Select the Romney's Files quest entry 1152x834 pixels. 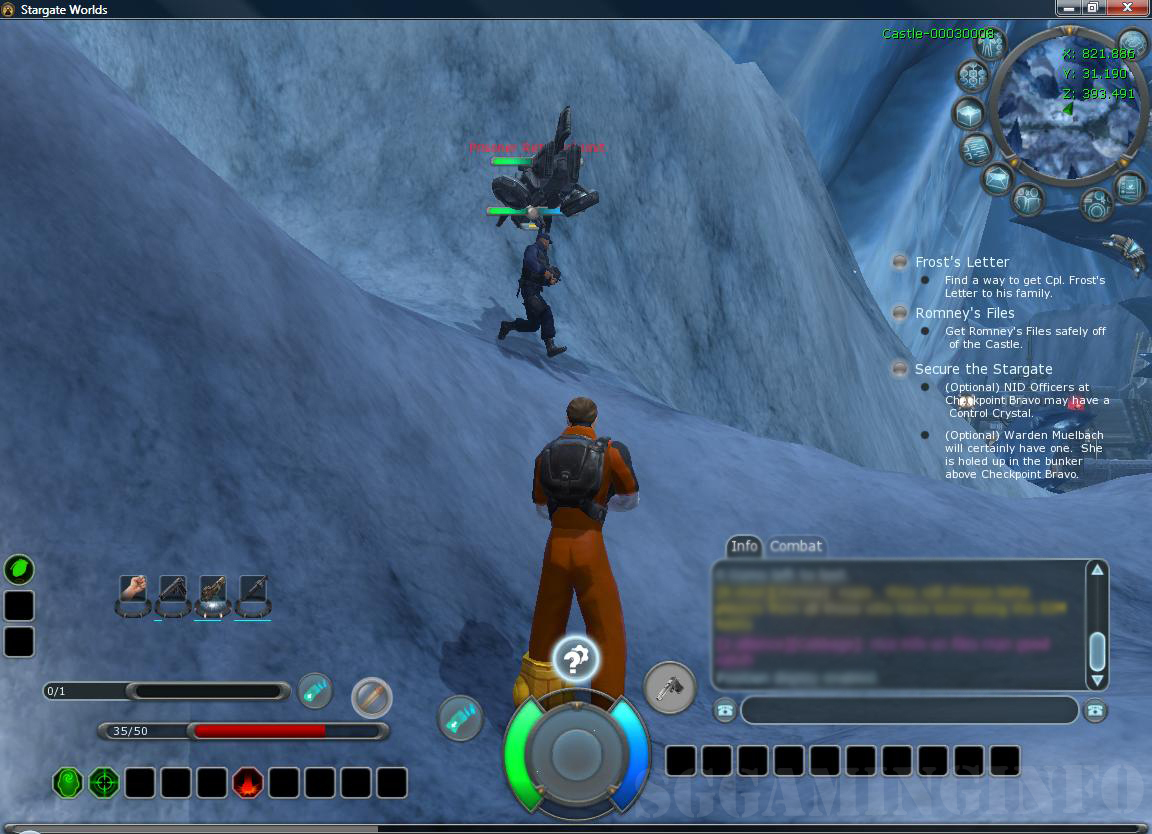coord(964,313)
